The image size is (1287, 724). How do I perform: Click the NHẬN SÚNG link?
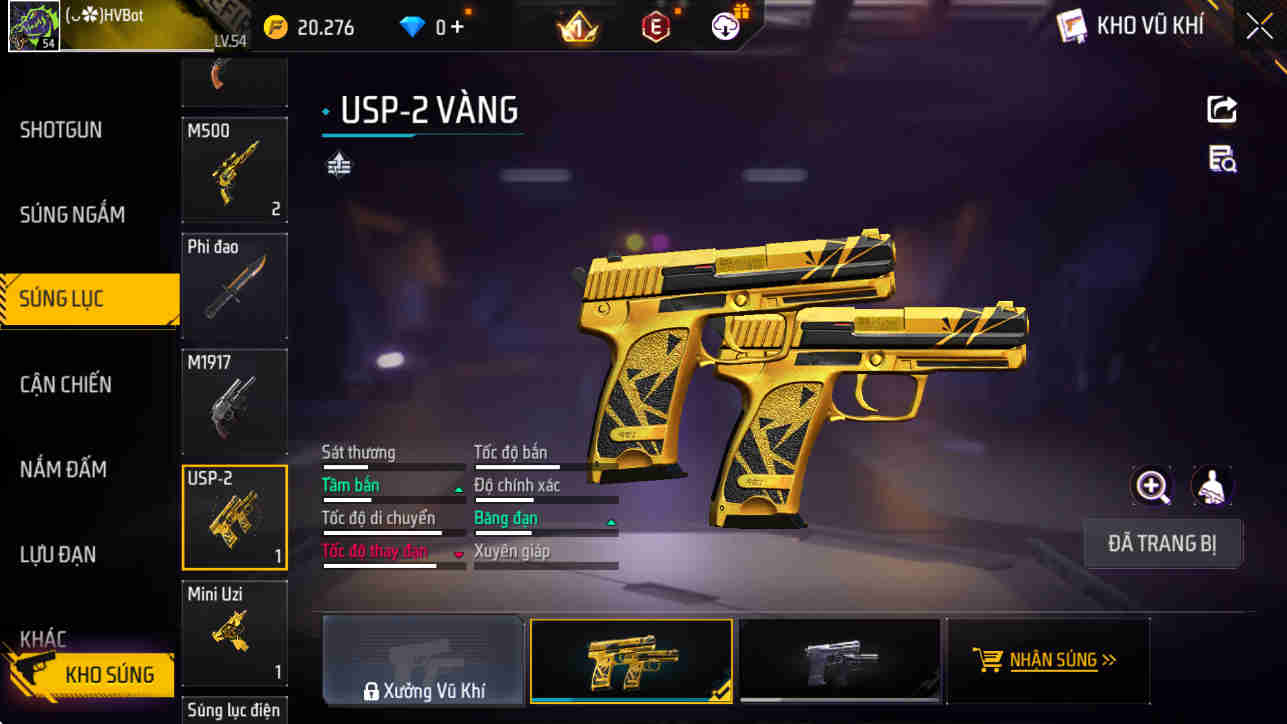[1059, 660]
